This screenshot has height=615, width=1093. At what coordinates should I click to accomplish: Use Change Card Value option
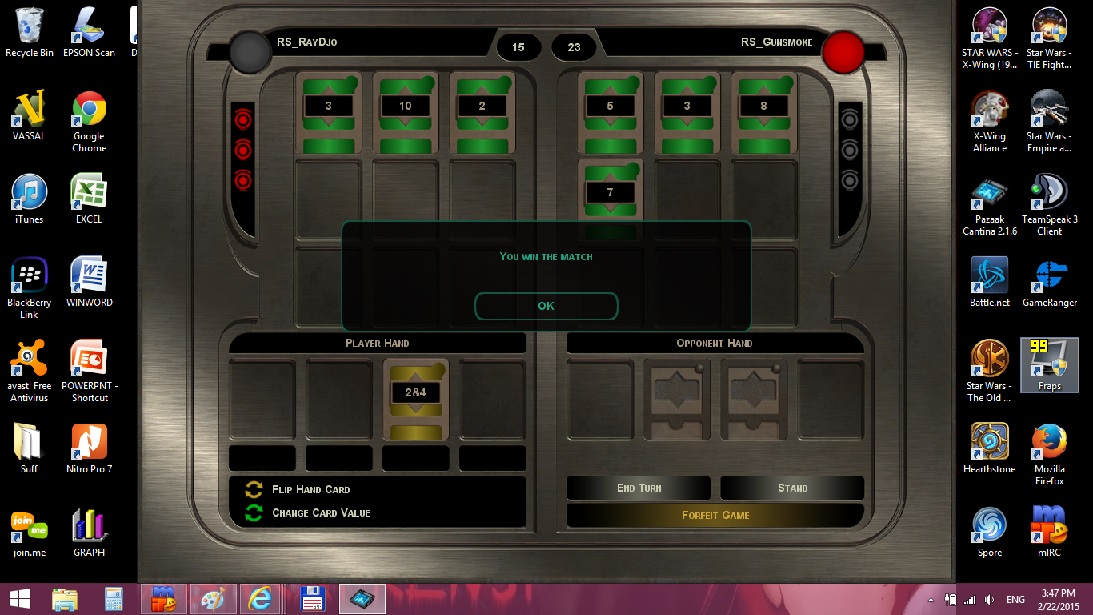coord(320,513)
